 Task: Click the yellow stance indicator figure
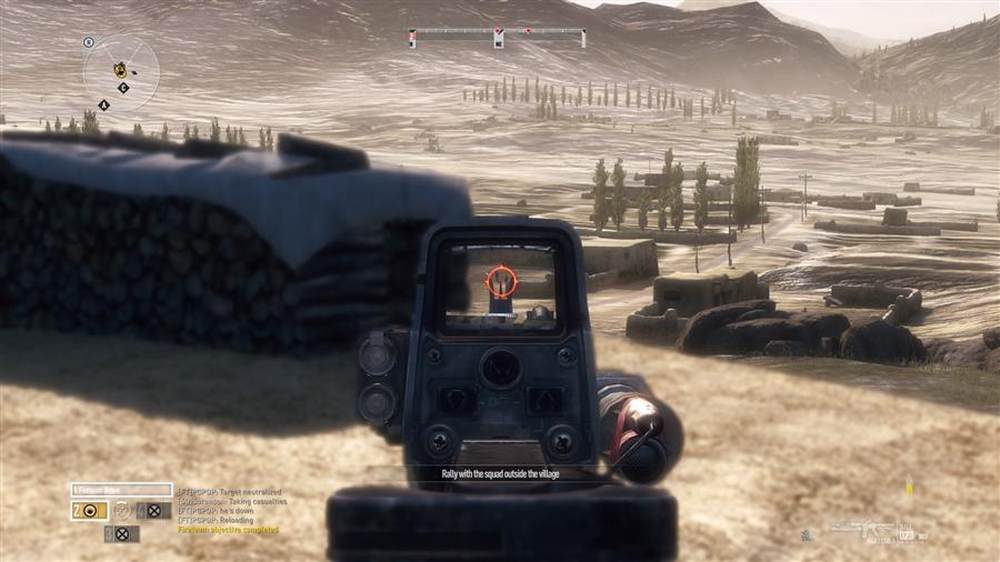tap(909, 490)
